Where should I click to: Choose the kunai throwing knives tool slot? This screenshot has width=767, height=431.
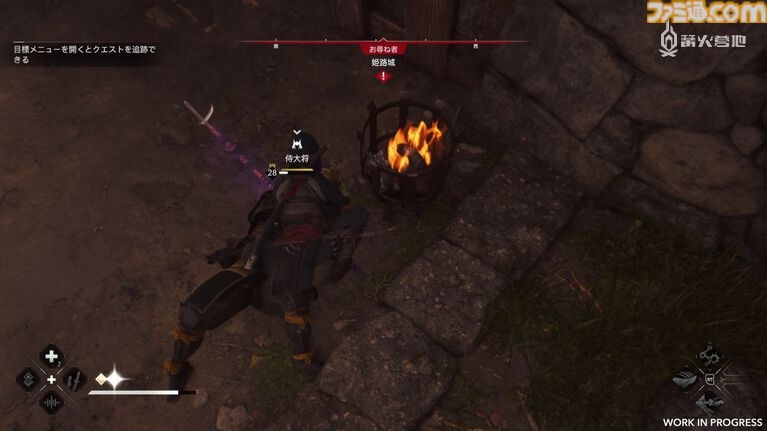[76, 380]
